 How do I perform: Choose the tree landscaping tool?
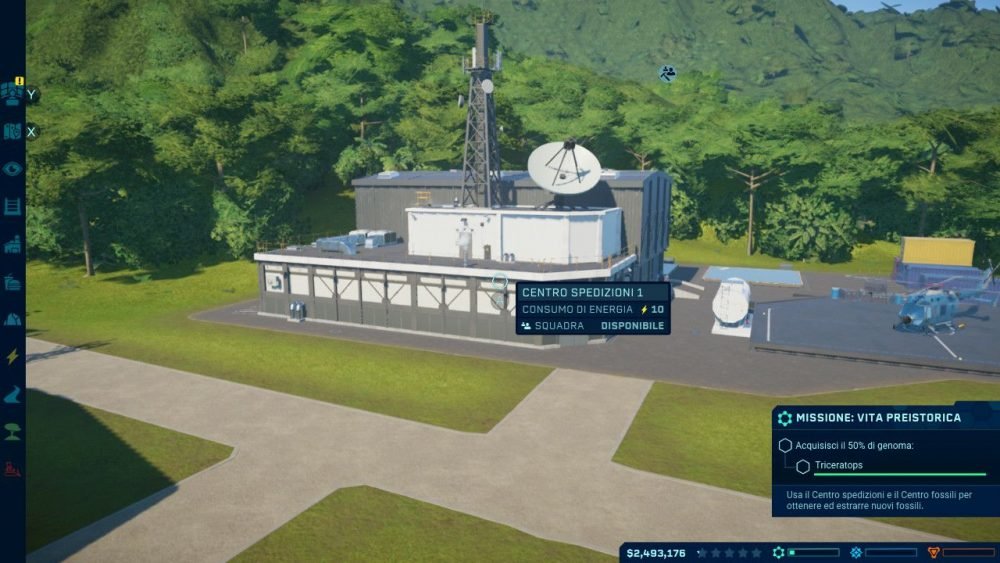[12, 431]
